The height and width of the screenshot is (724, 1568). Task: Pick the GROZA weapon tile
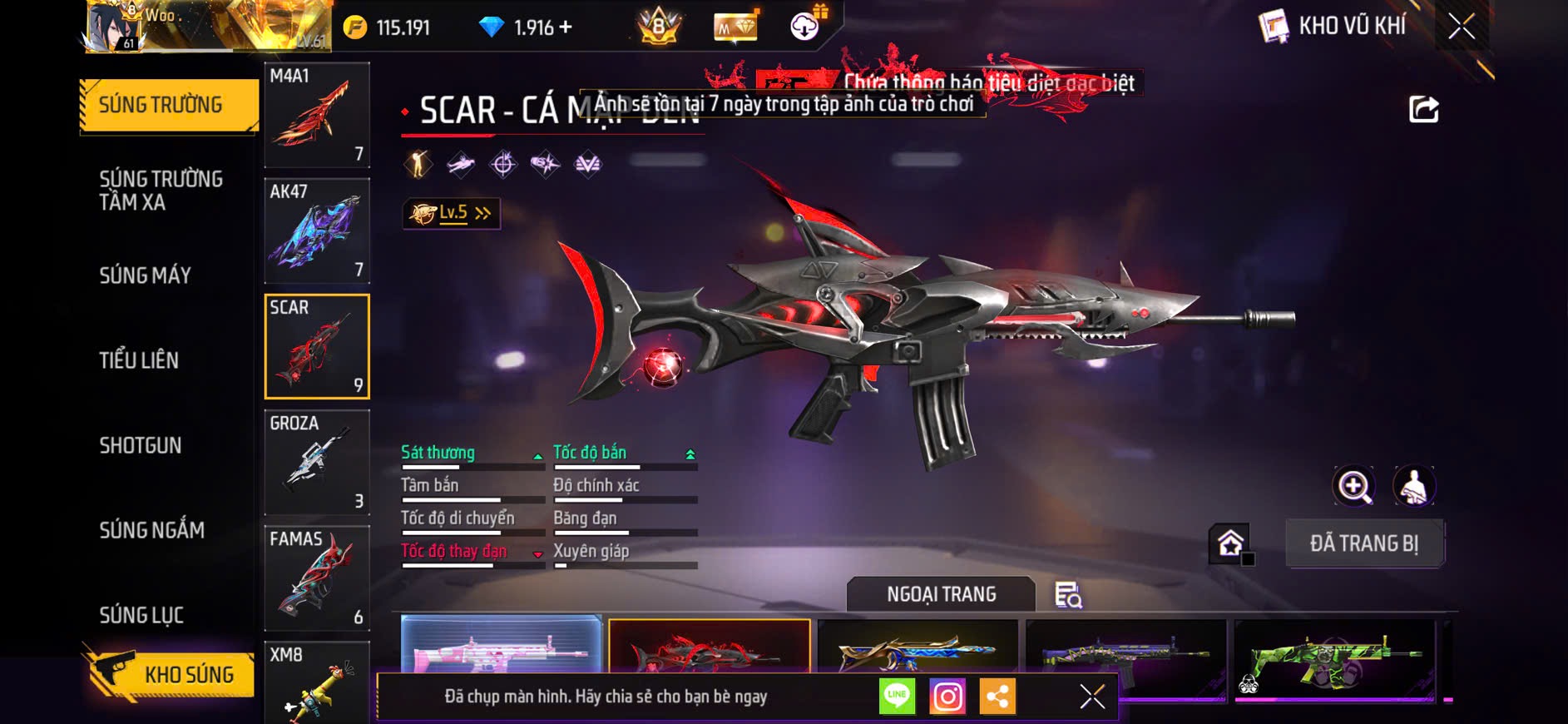[x=317, y=462]
